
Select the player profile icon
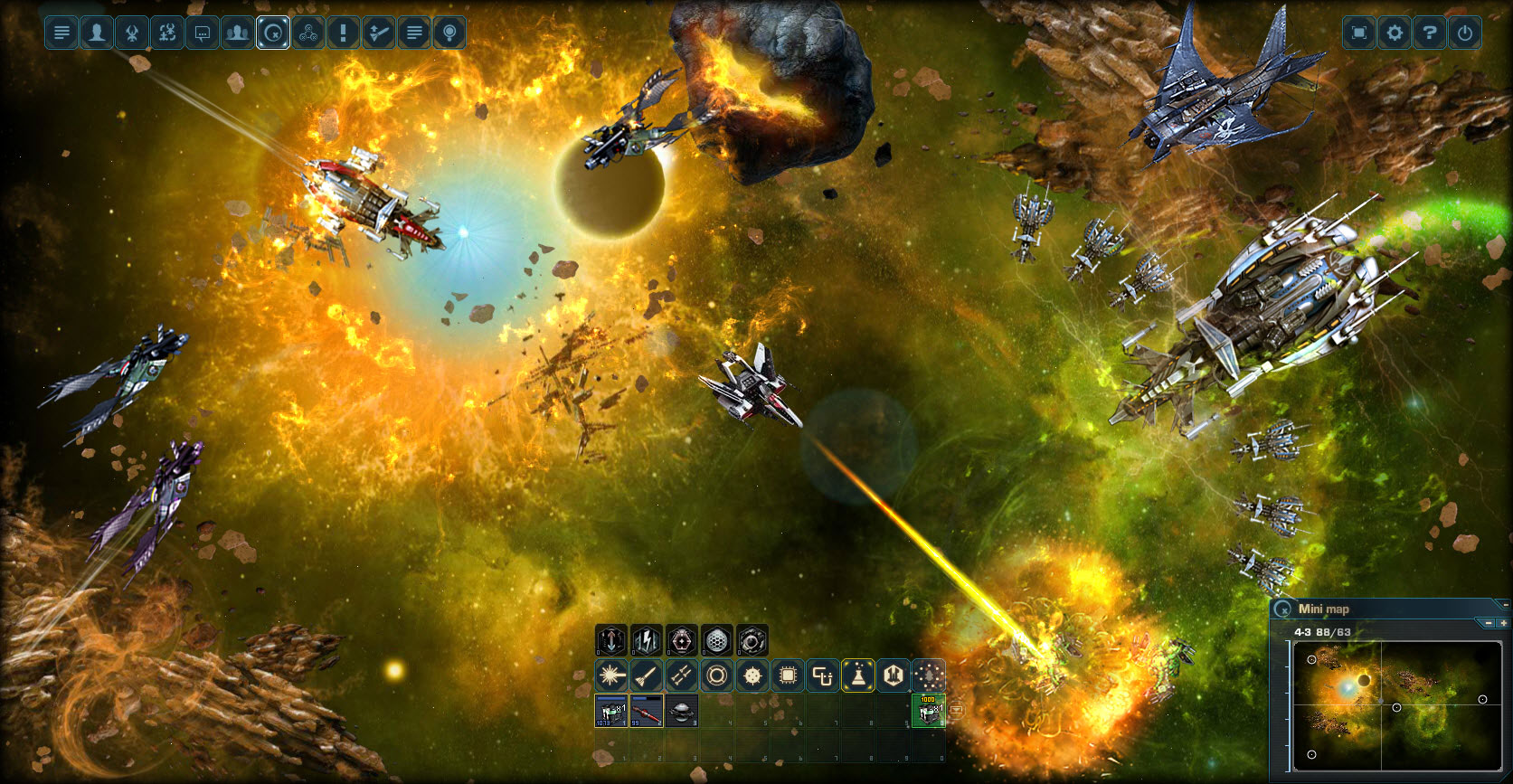click(x=96, y=33)
